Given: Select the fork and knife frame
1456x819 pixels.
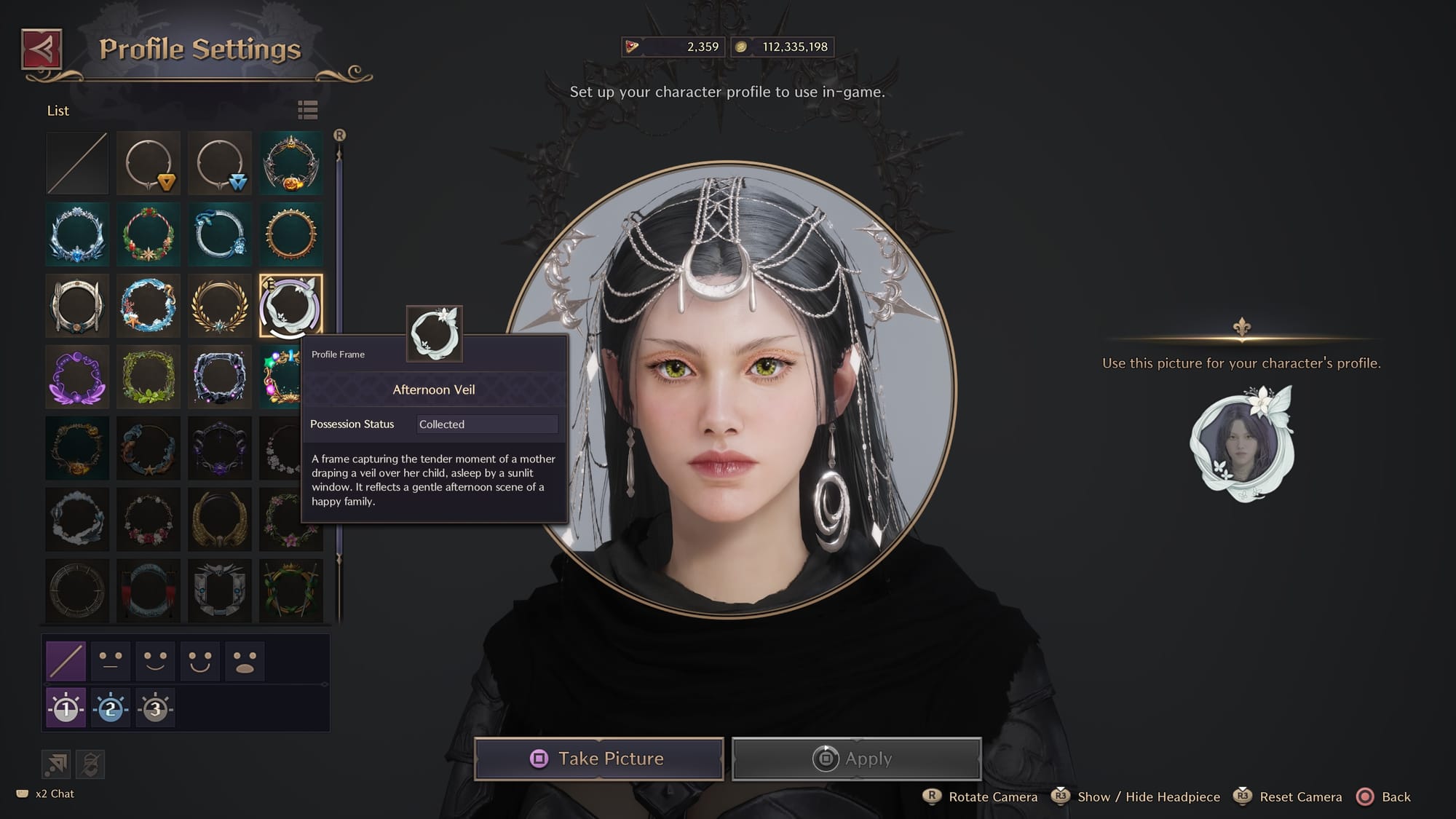Looking at the screenshot, I should tap(77, 306).
